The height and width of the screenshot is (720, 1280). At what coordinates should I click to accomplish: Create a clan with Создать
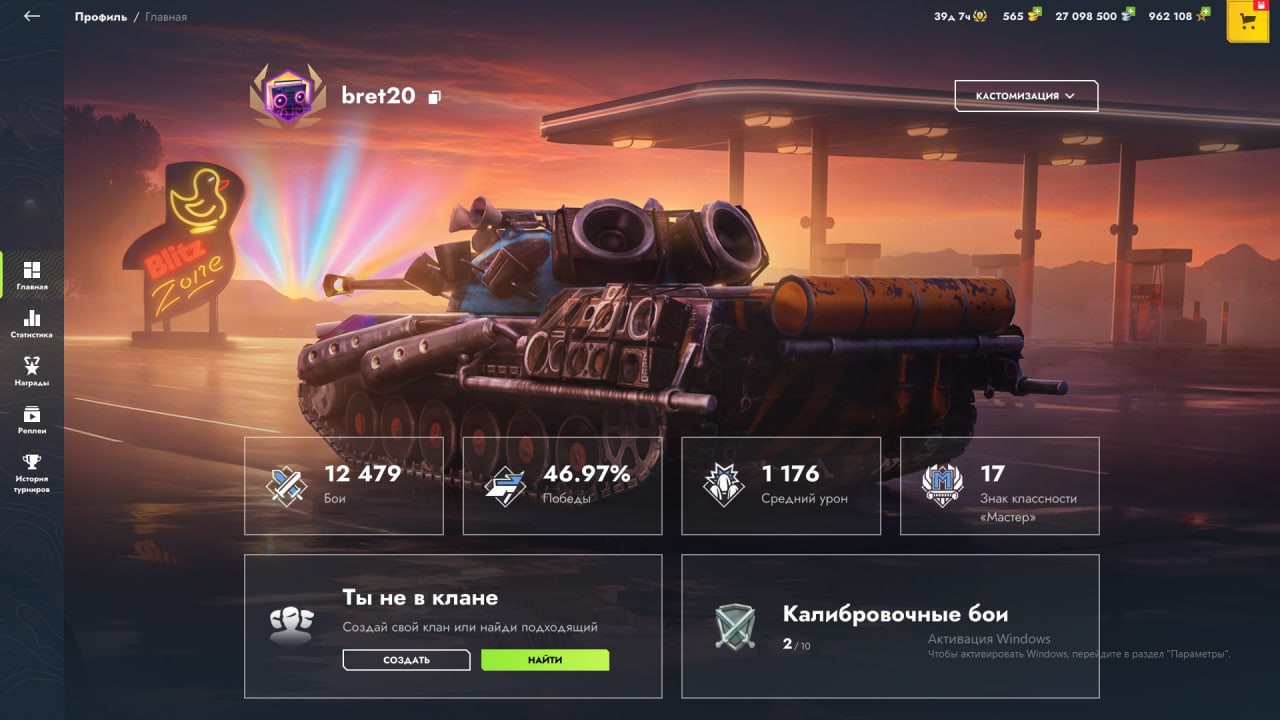pyautogui.click(x=406, y=660)
